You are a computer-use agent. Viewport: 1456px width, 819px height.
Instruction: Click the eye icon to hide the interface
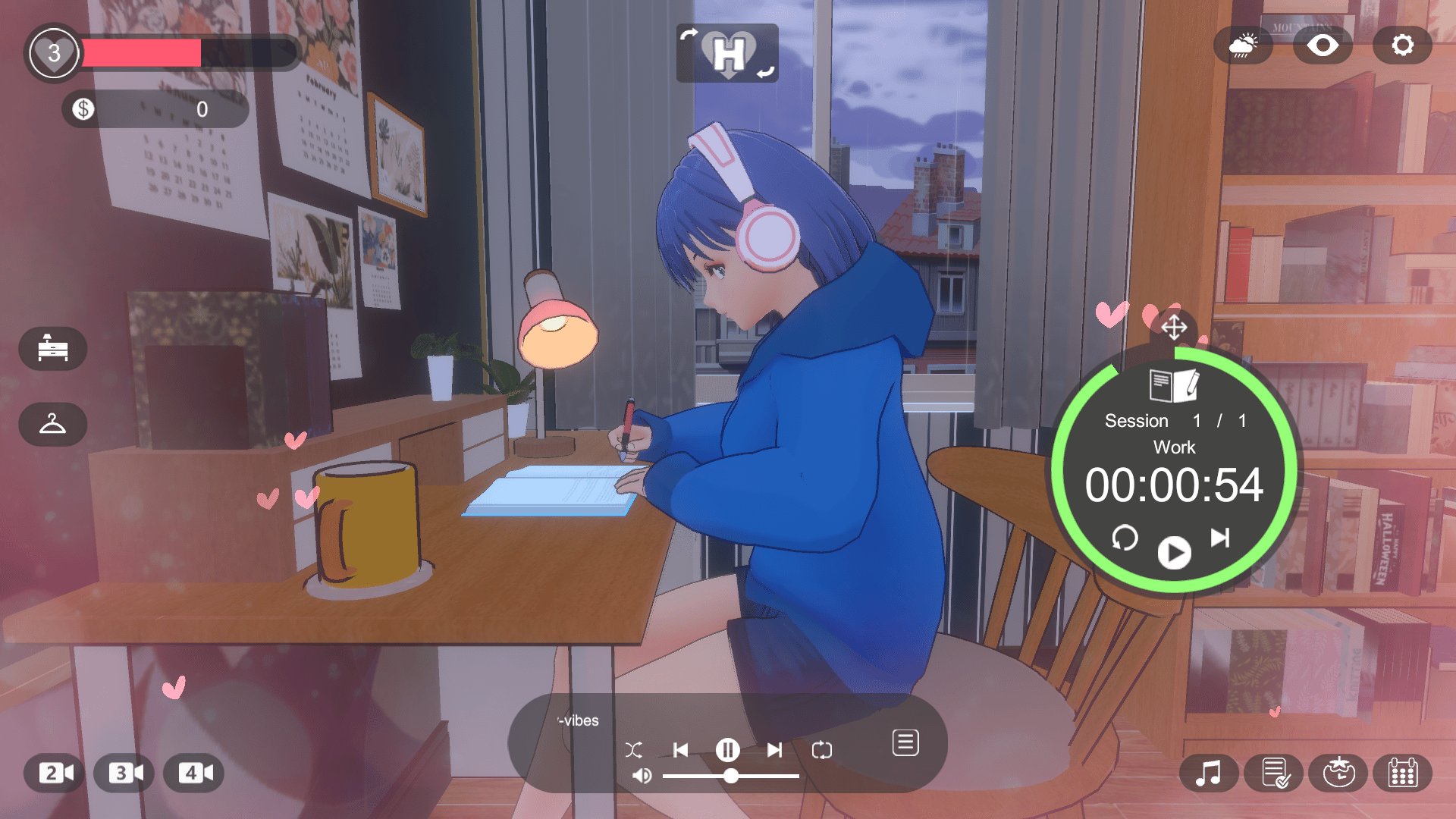tap(1322, 45)
